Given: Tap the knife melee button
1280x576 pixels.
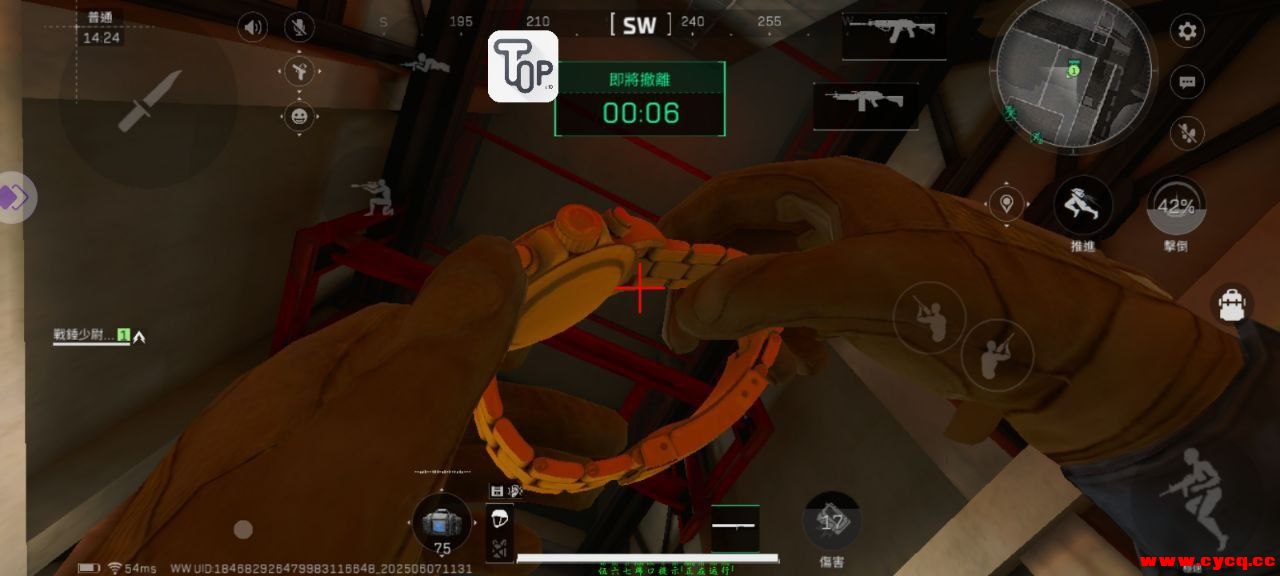Looking at the screenshot, I should (150, 100).
